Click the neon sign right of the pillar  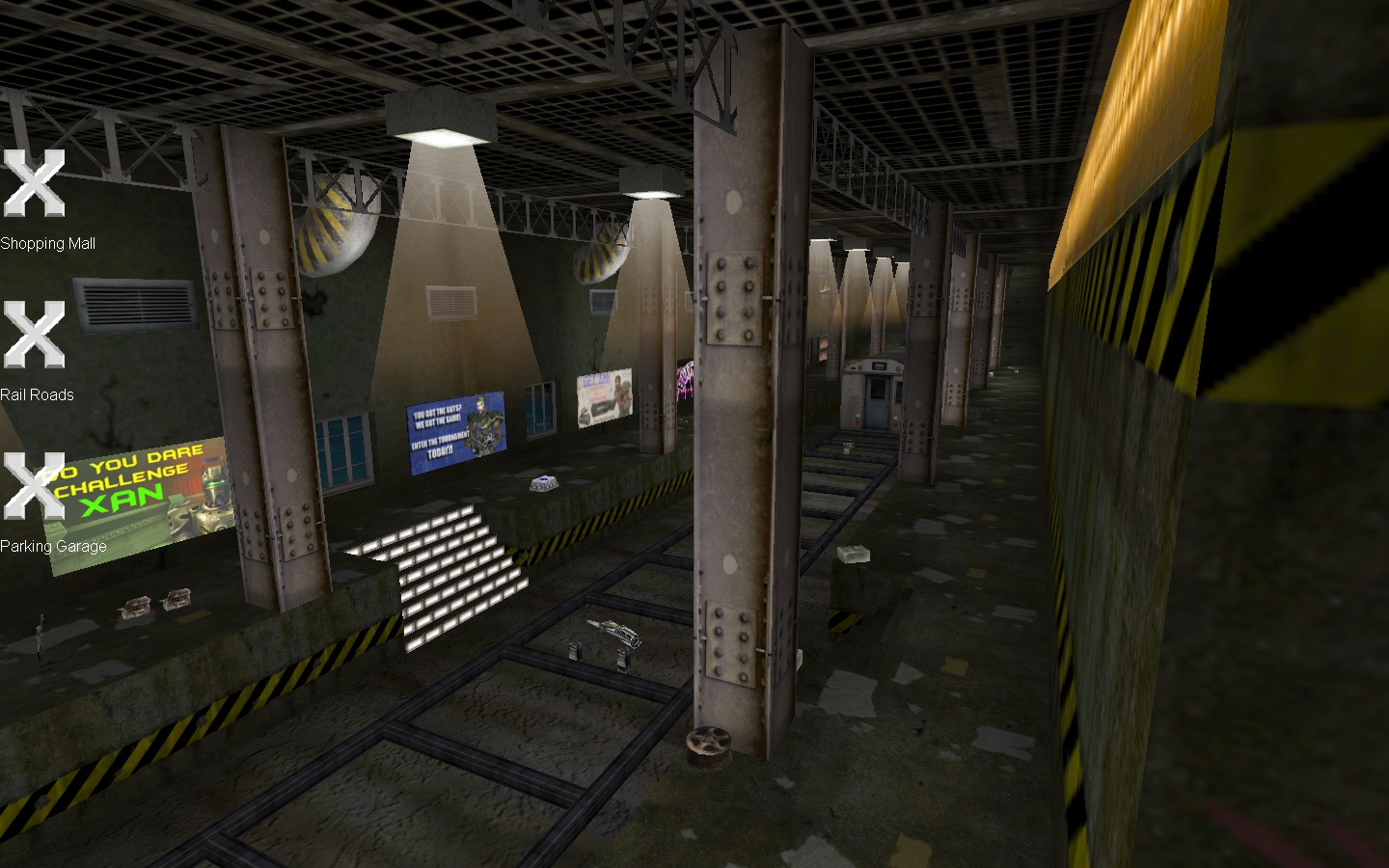(x=687, y=378)
